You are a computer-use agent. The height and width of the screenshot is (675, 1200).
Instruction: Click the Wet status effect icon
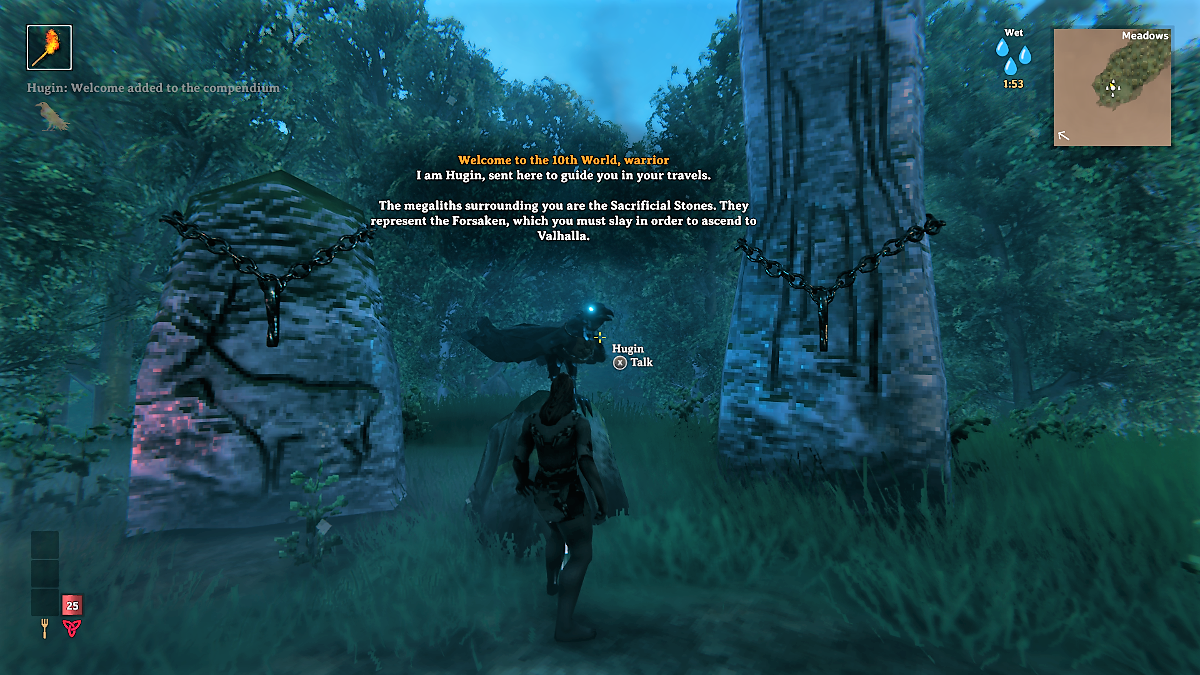coord(1013,55)
